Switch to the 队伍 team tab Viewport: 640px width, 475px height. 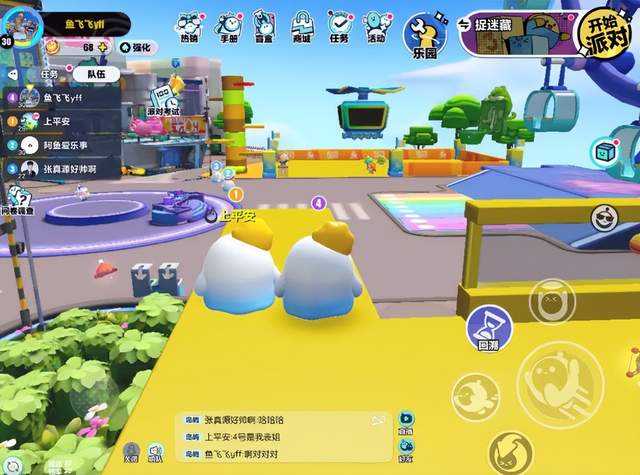pos(97,73)
